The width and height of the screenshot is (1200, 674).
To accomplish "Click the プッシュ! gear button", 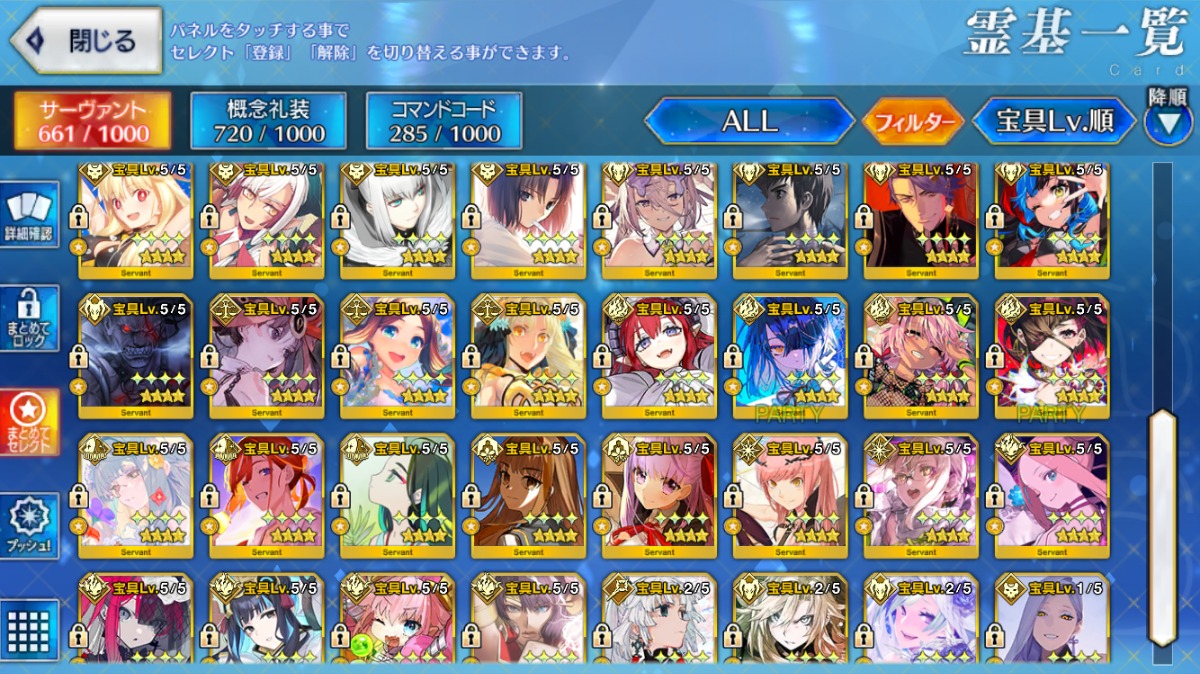I will (x=29, y=525).
